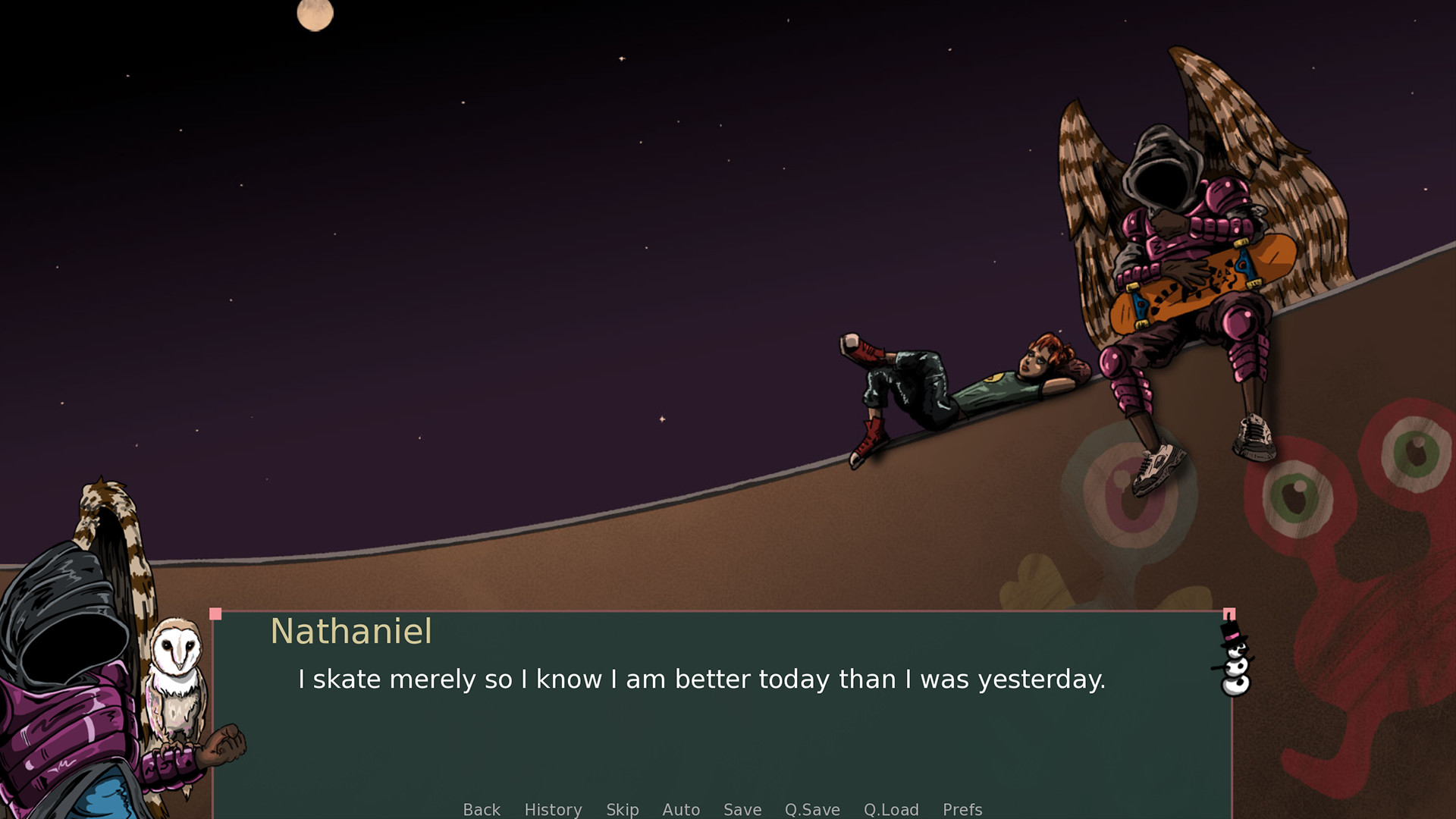Open the Save screen
The width and height of the screenshot is (1456, 819).
pos(742,810)
